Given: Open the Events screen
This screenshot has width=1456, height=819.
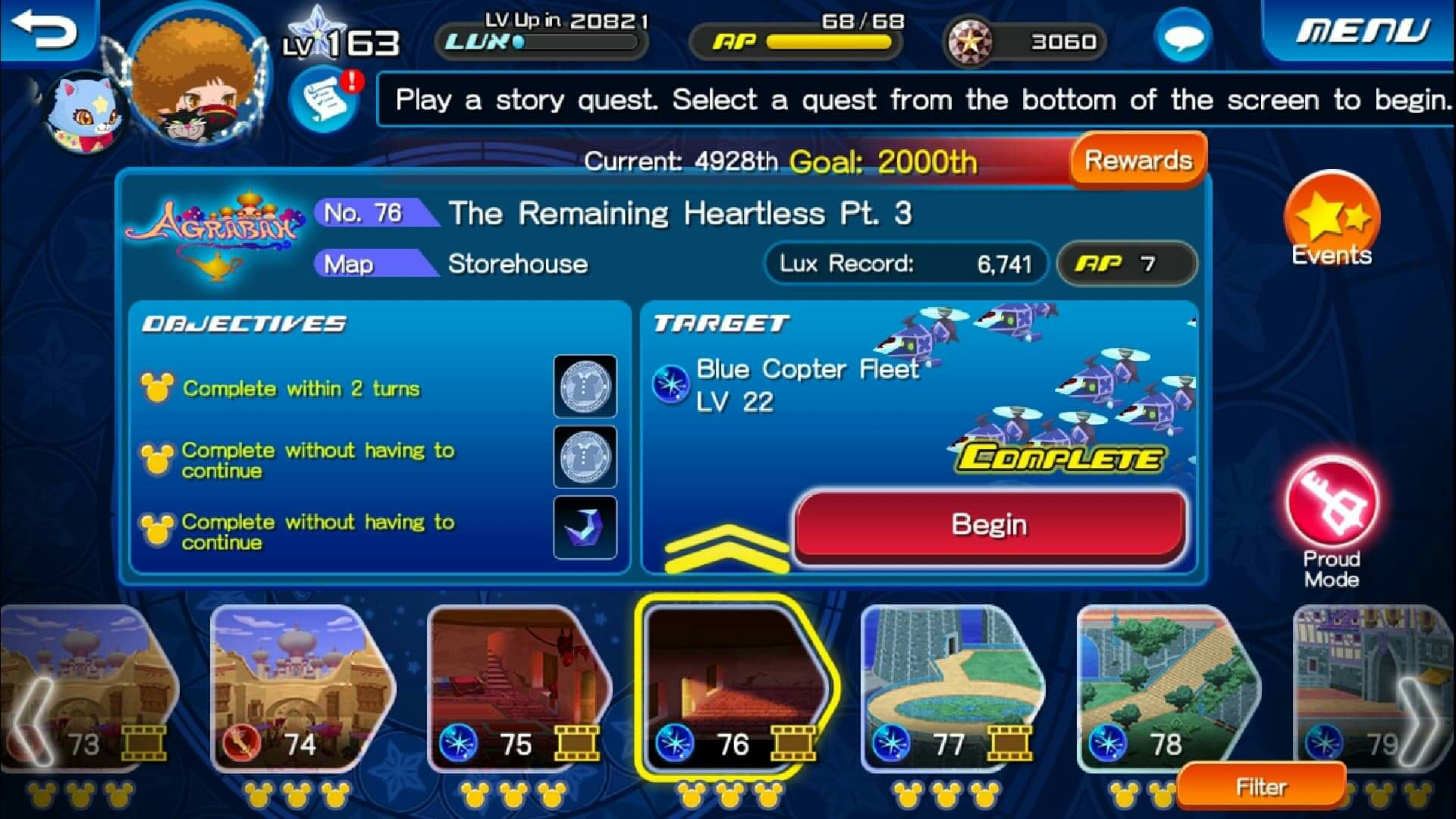Looking at the screenshot, I should click(x=1332, y=221).
